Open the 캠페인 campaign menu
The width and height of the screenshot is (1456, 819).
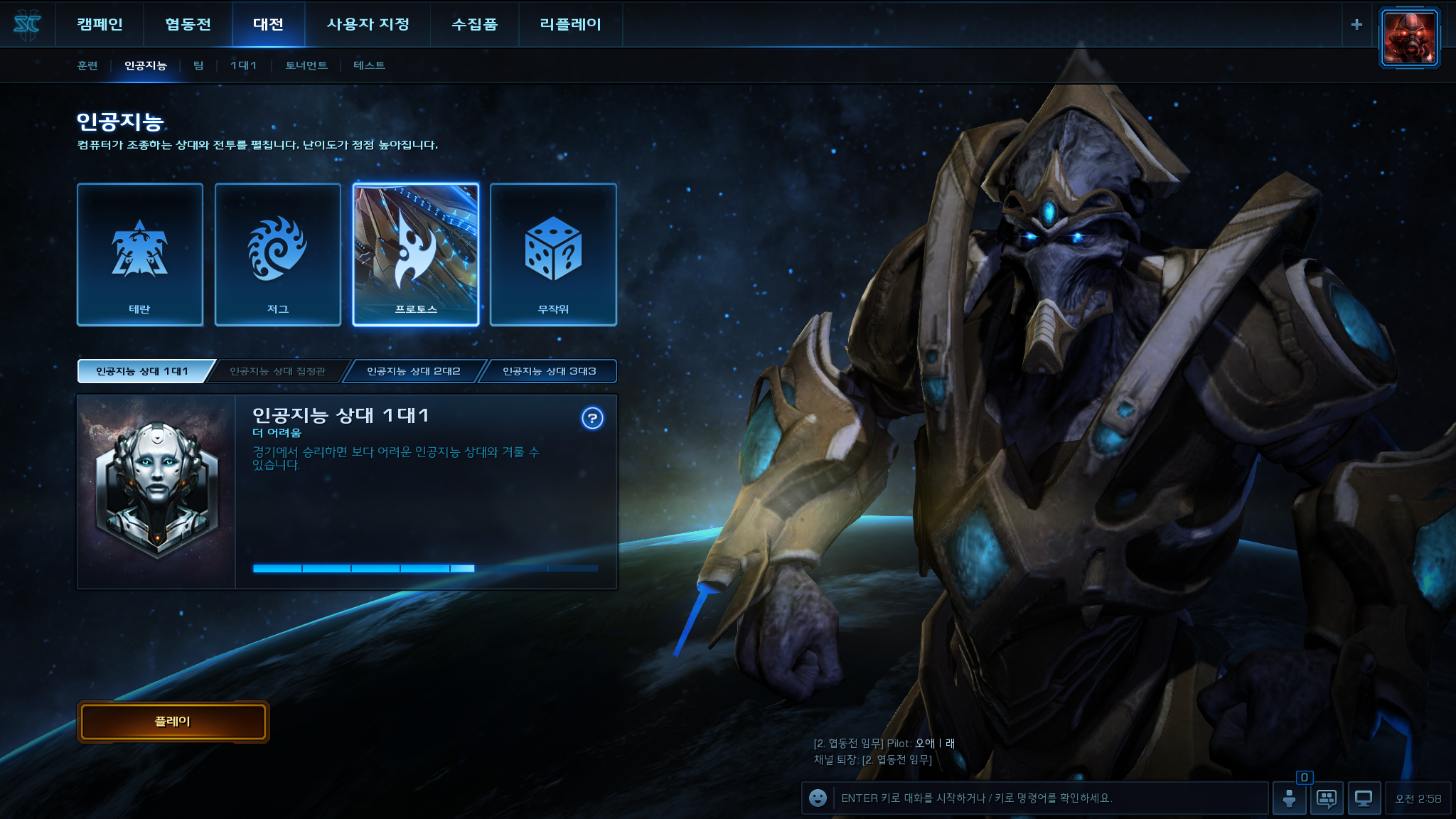pos(100,24)
